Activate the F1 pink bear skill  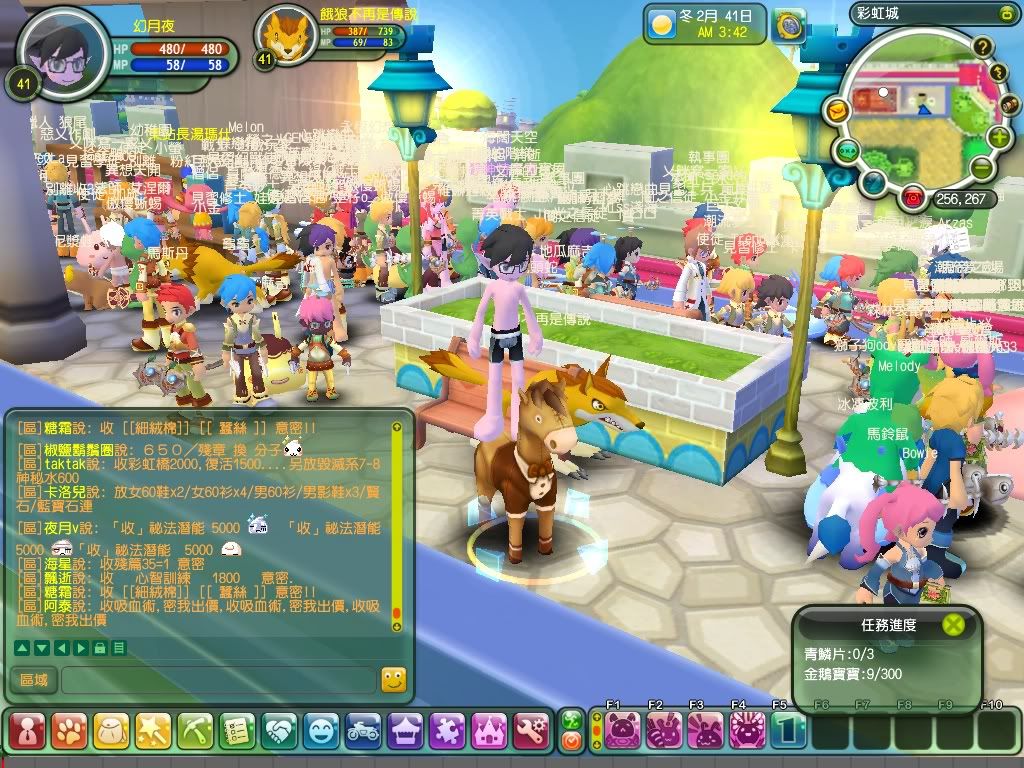[622, 730]
